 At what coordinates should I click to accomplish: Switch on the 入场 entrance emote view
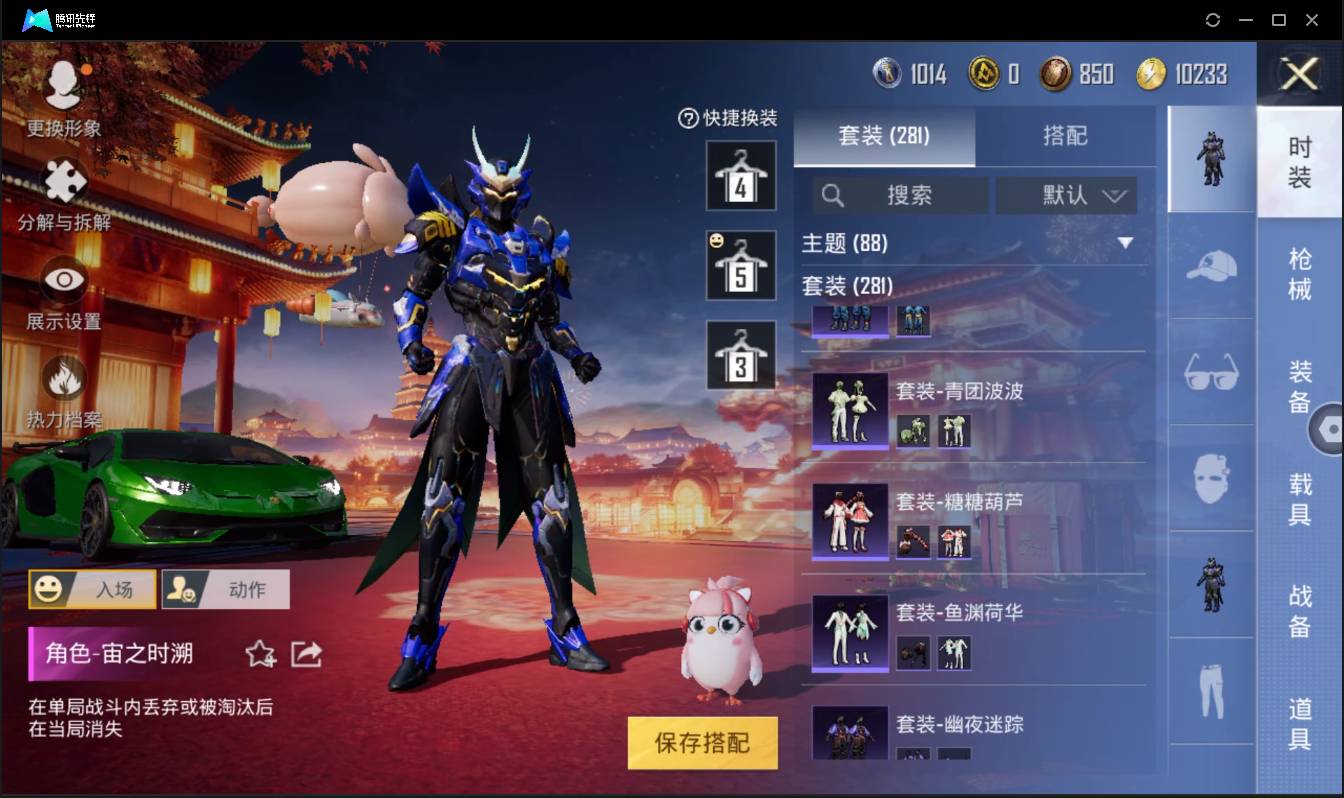point(92,589)
